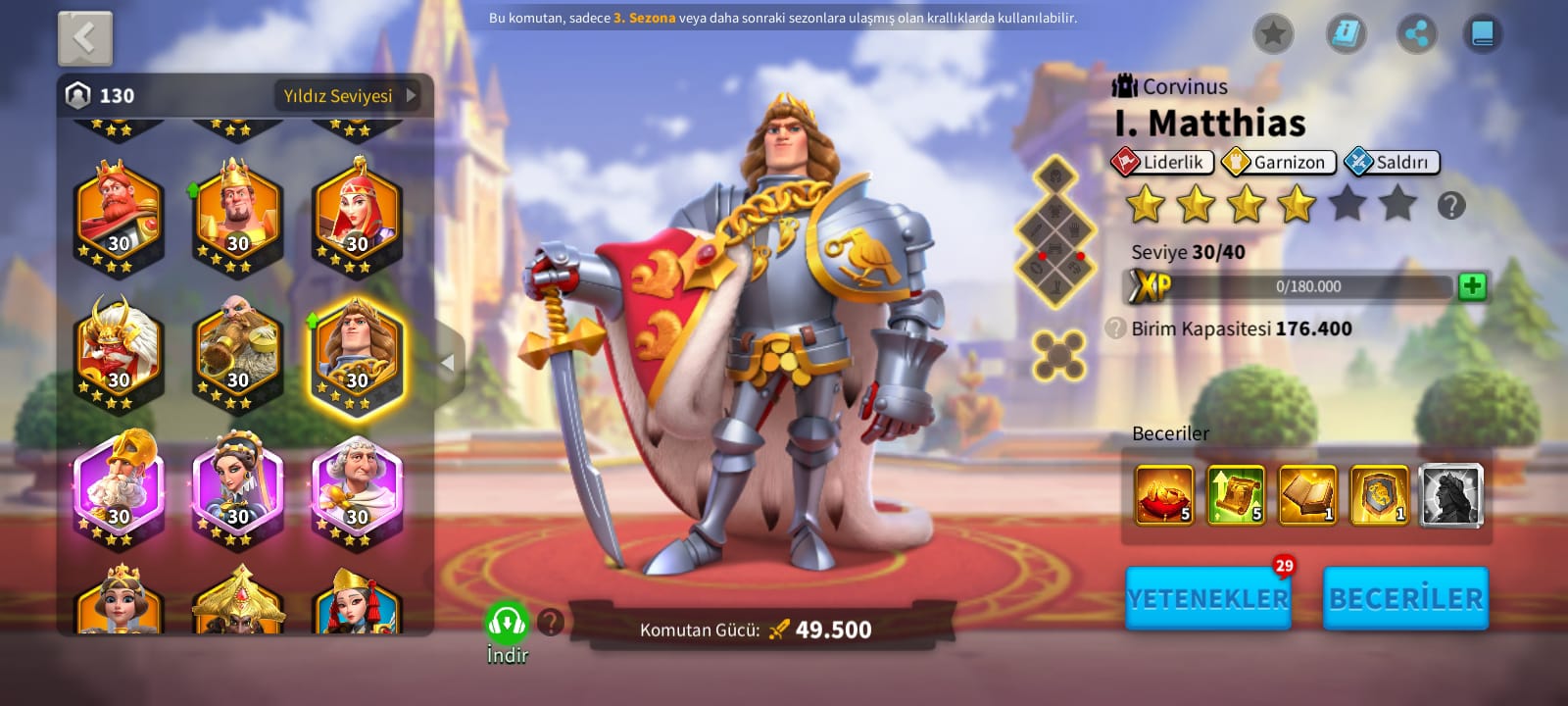Click the share icon at top
Viewport: 1568px width, 706px height.
tap(1416, 35)
